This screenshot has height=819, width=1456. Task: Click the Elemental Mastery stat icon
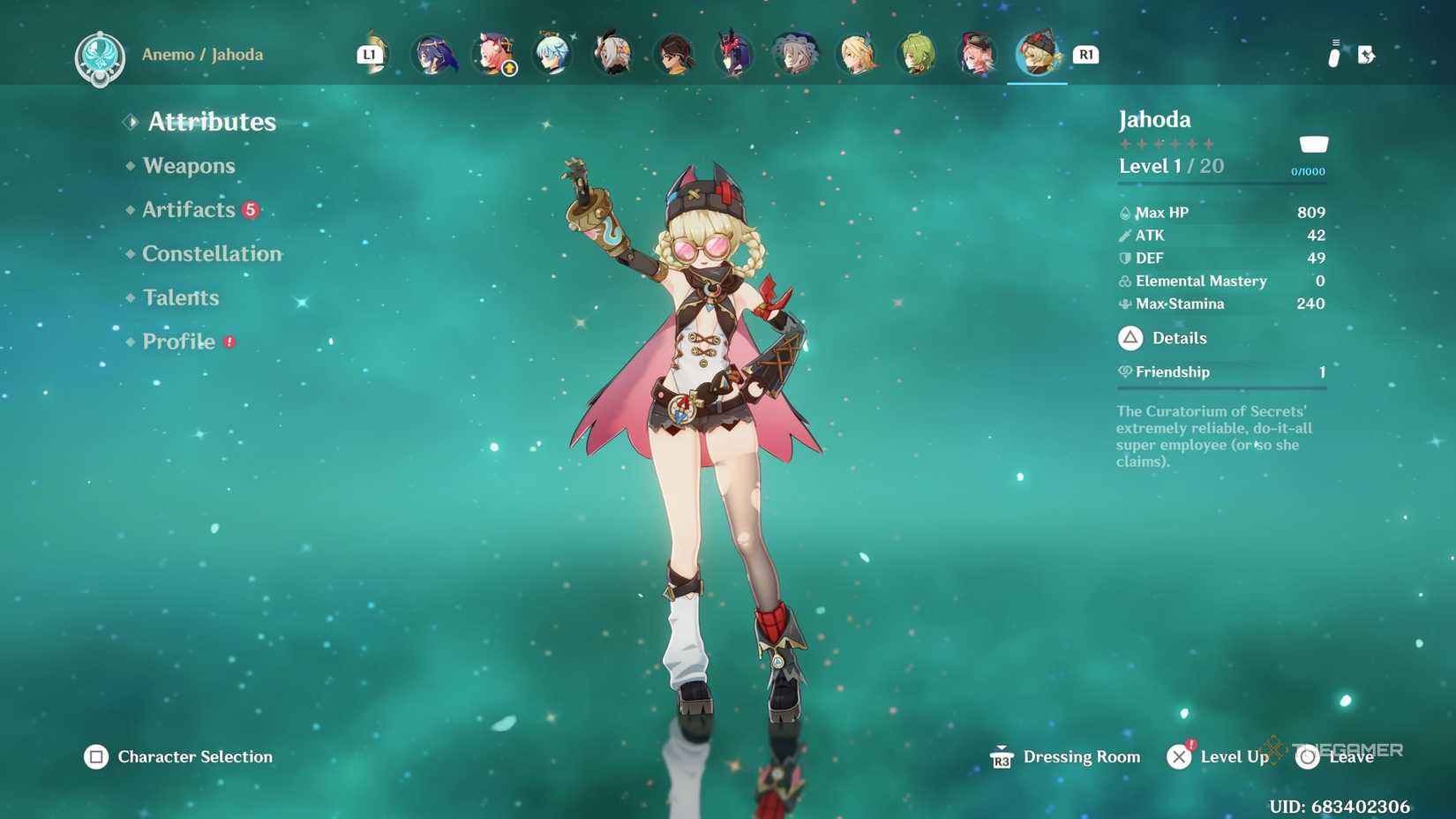1124,281
